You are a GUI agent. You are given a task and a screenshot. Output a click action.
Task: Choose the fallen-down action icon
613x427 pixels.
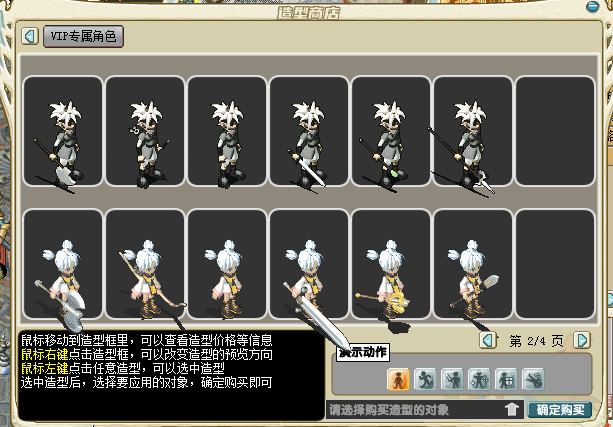point(532,378)
